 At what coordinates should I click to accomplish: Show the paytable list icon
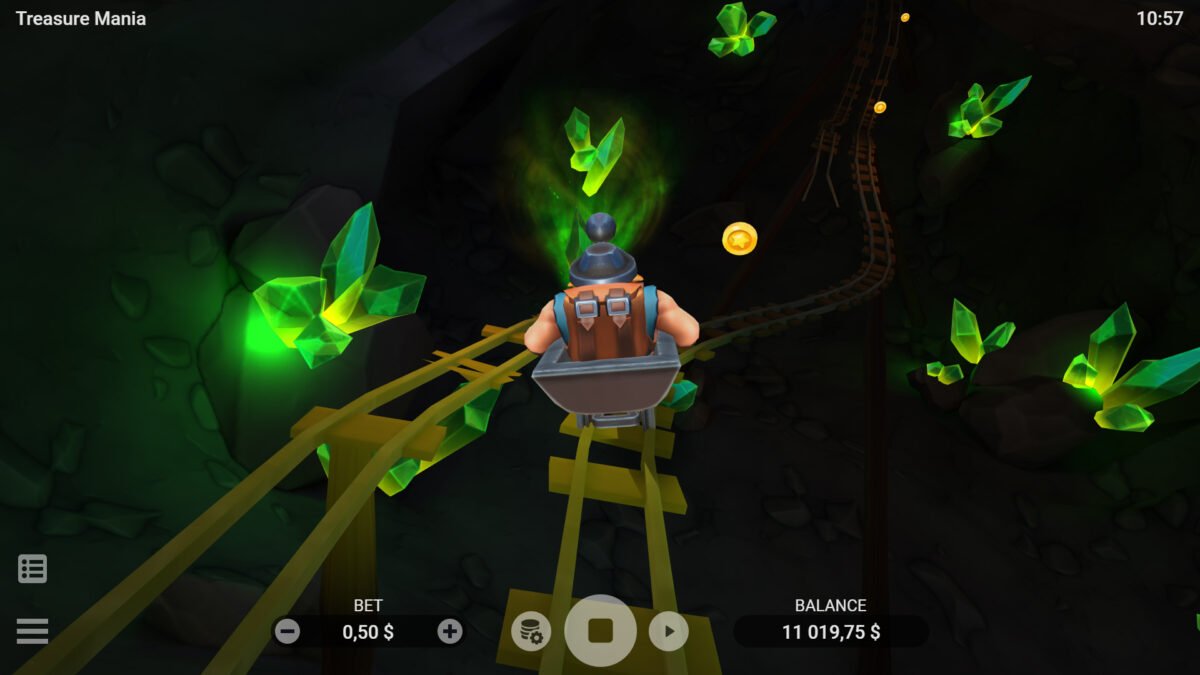32,569
